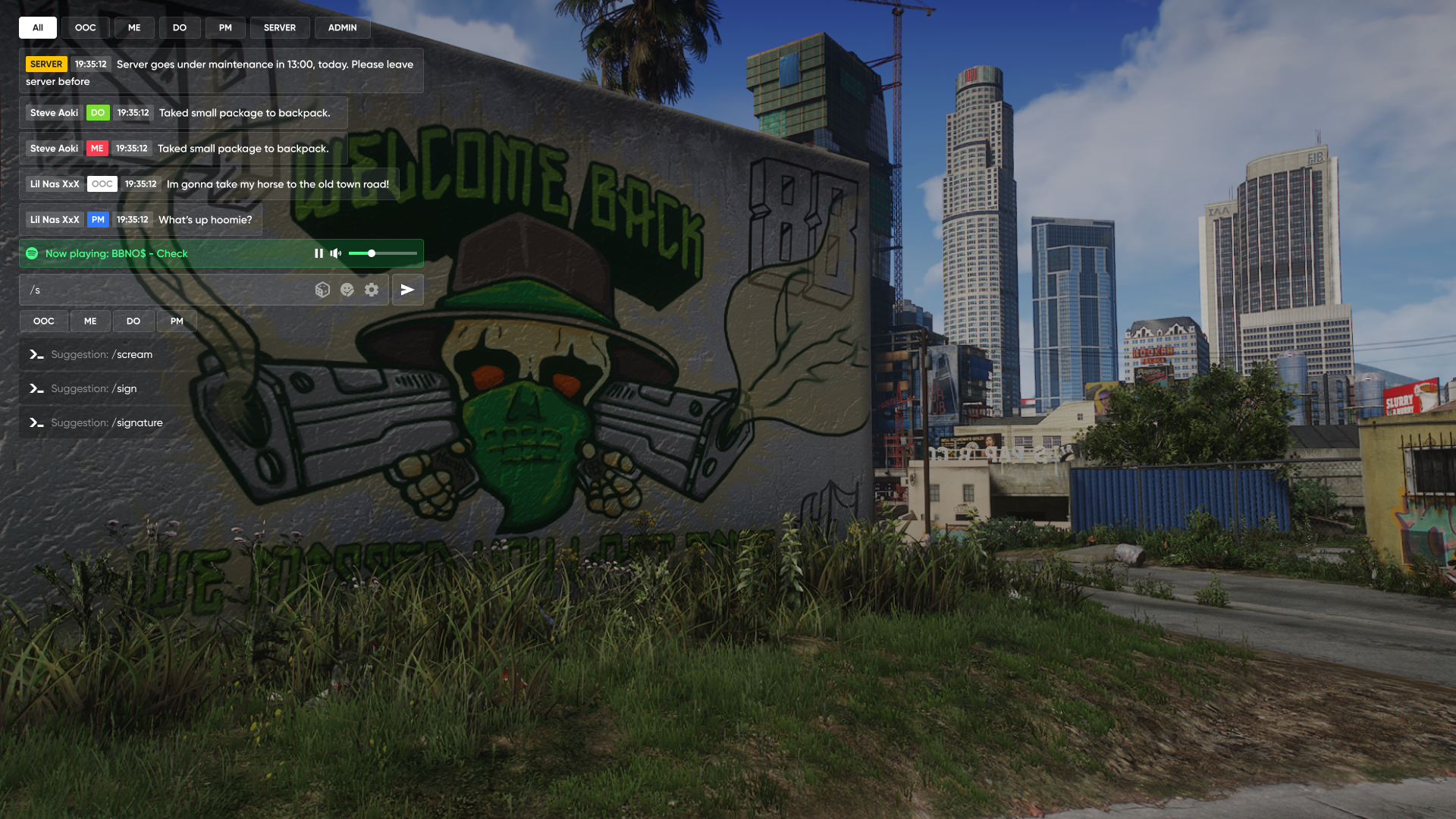Choose the OOC button below the input
The width and height of the screenshot is (1456, 819).
pos(44,322)
